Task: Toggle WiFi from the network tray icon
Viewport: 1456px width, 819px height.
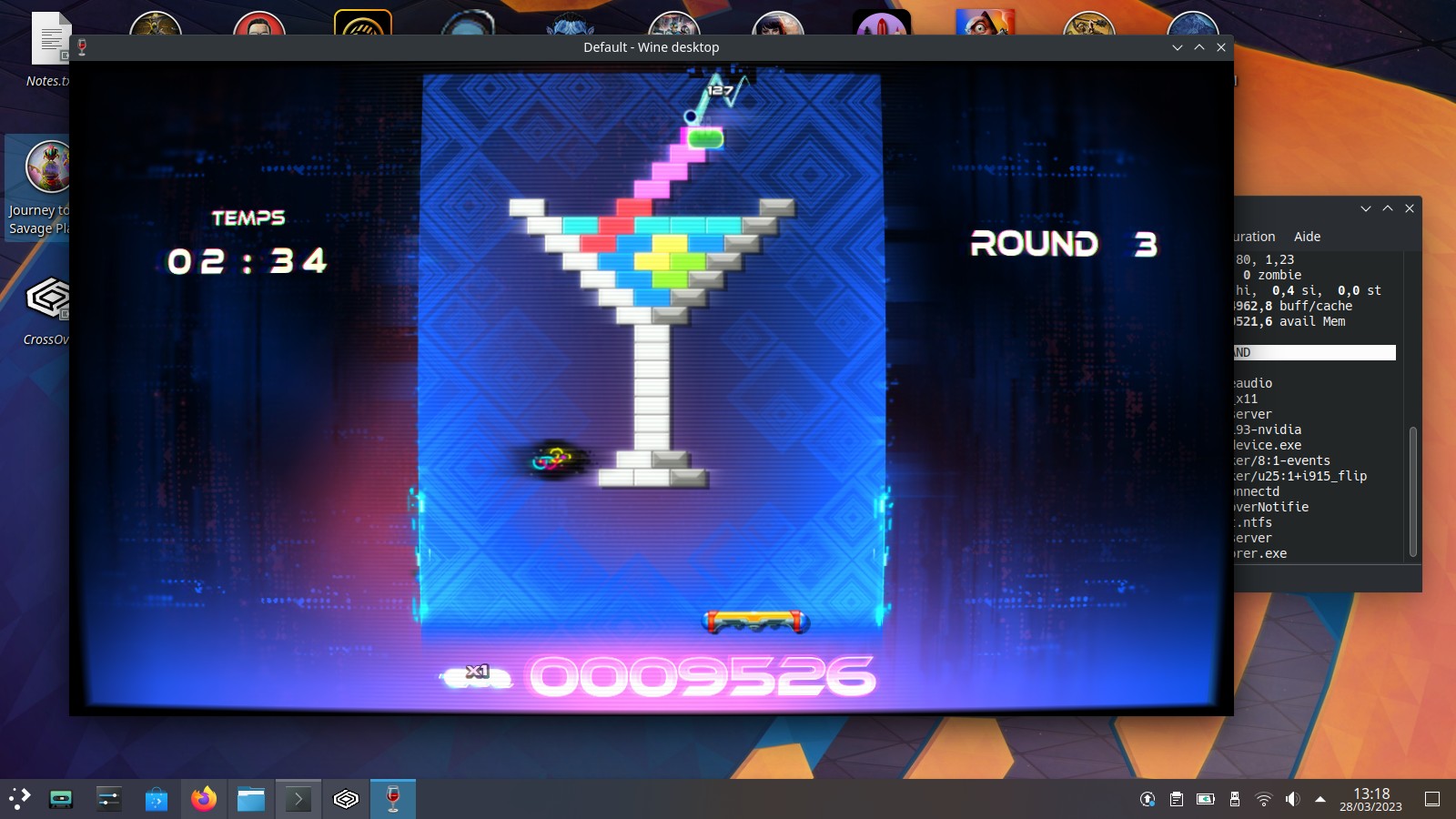Action: 1263,800
